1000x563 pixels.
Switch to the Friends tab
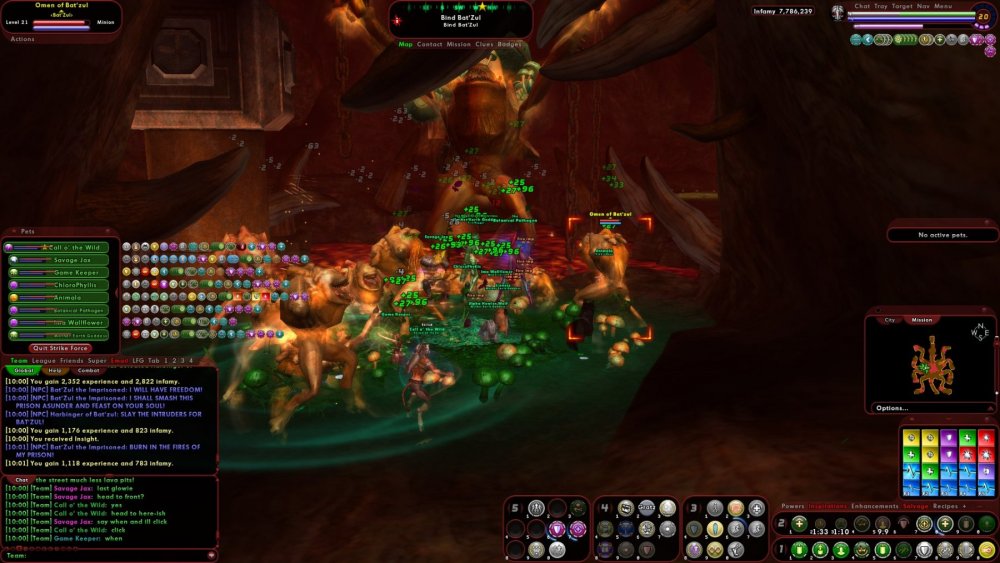(70, 360)
